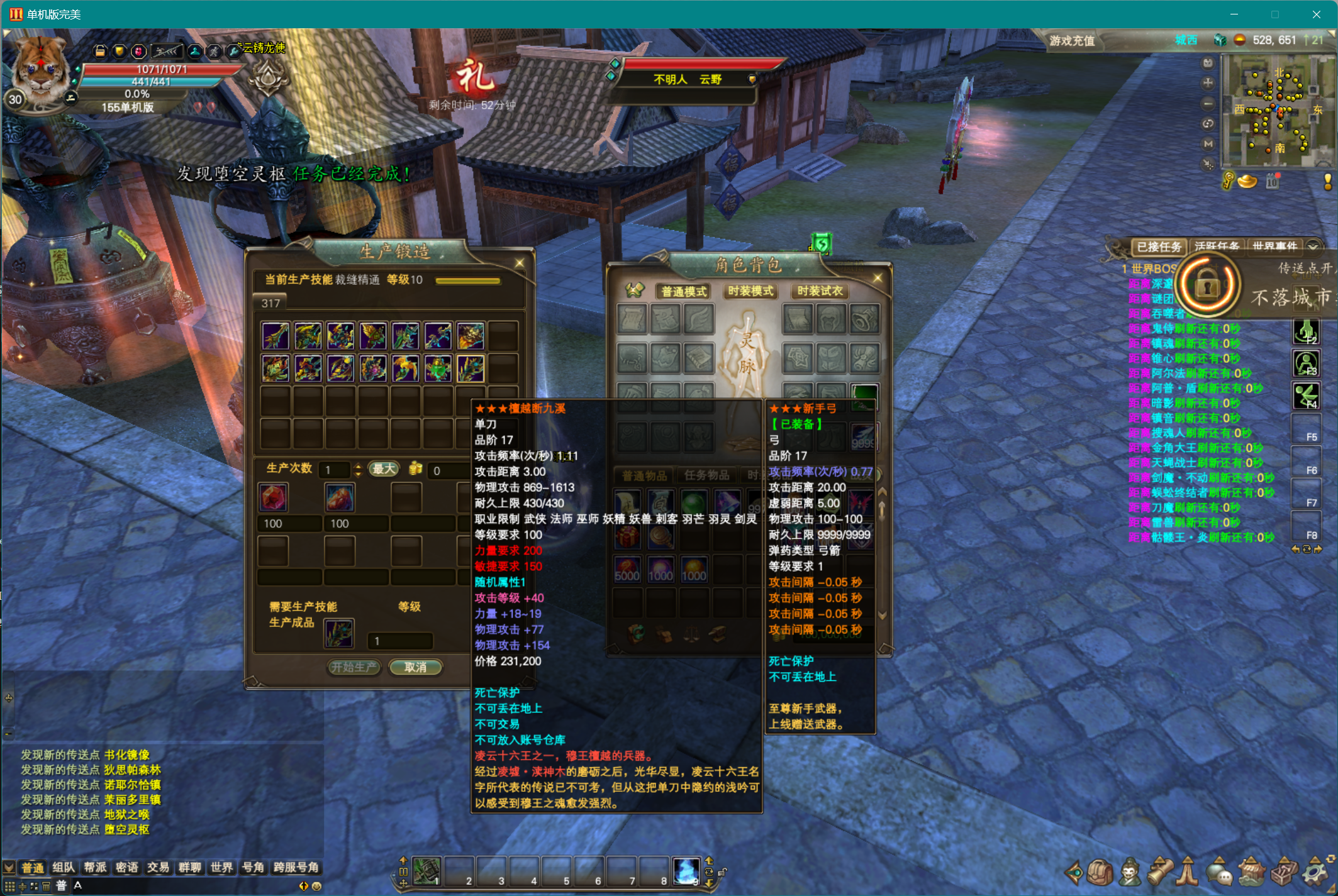Open the 时装试衣 tab

(x=820, y=291)
